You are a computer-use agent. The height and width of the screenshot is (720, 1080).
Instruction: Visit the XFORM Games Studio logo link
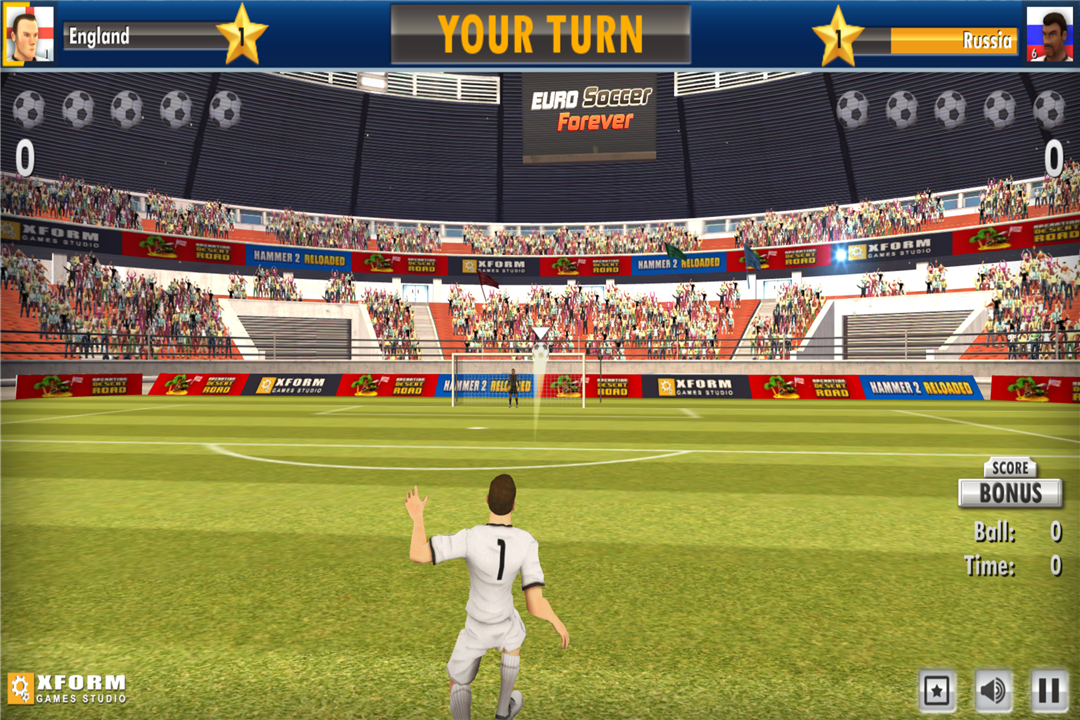point(67,688)
